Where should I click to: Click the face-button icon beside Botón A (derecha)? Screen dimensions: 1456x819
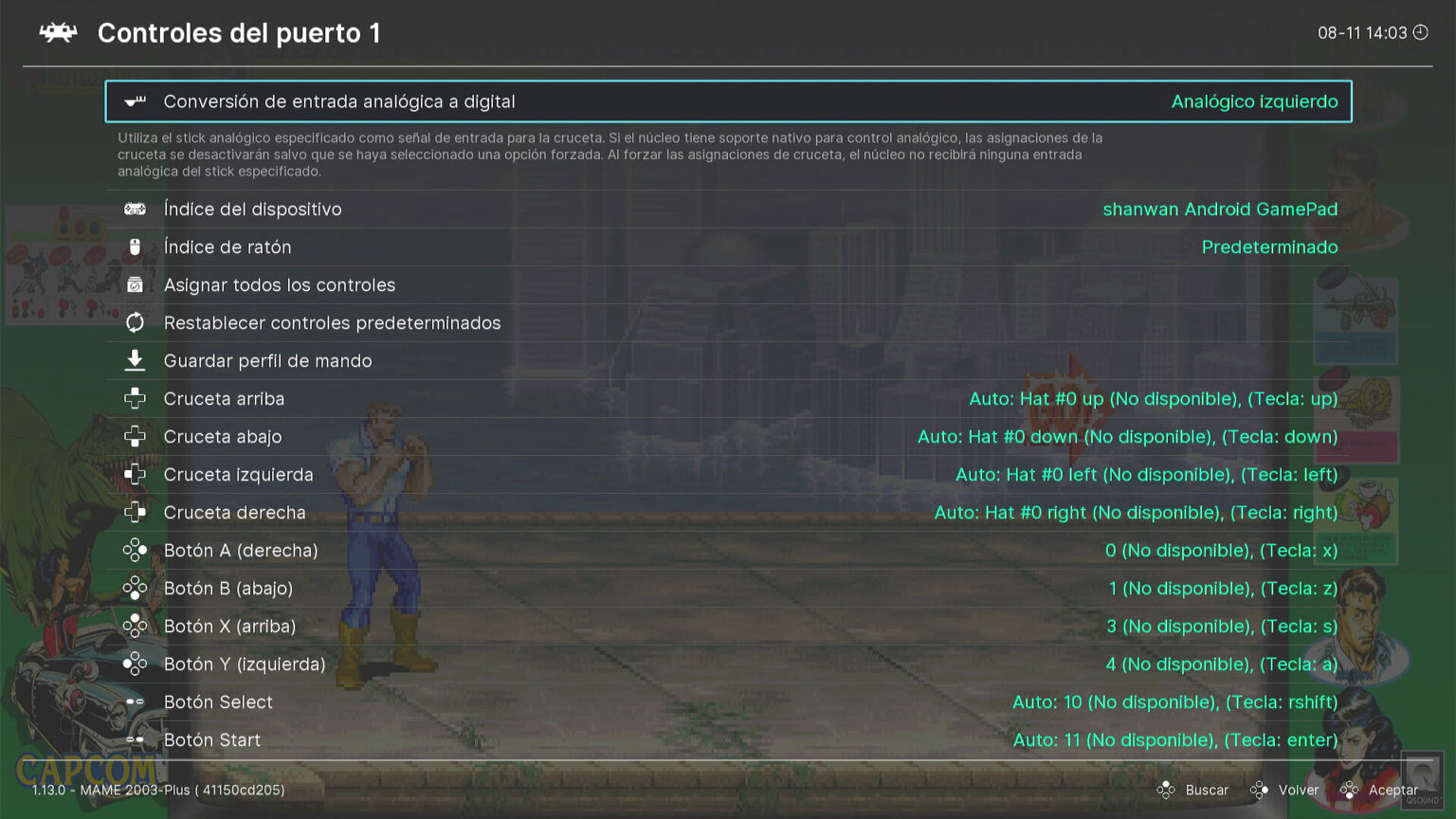pyautogui.click(x=135, y=550)
